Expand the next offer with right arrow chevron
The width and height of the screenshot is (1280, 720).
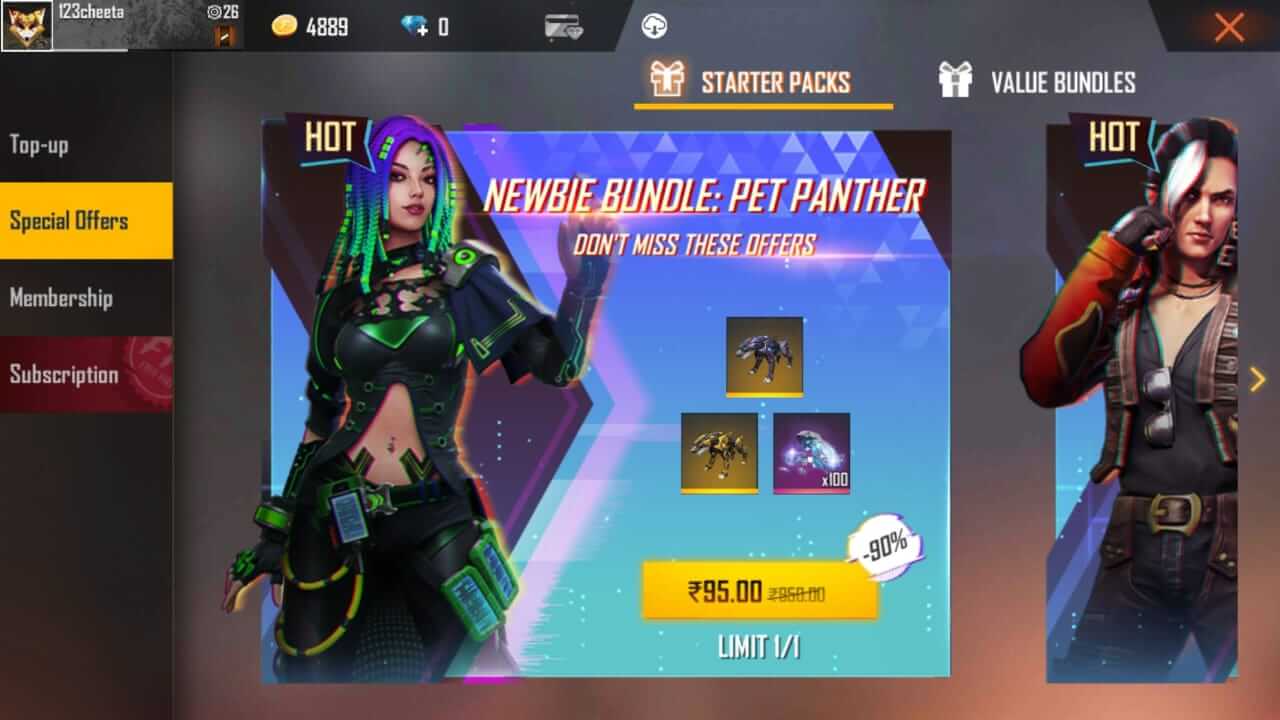pos(1256,378)
